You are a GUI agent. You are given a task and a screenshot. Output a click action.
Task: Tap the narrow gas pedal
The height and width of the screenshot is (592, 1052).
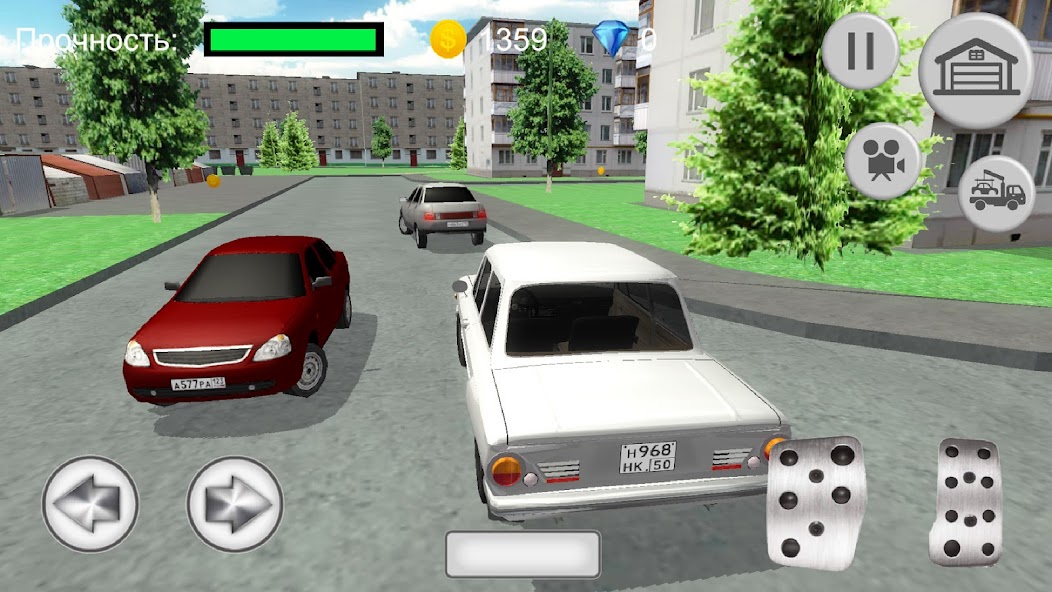(965, 502)
